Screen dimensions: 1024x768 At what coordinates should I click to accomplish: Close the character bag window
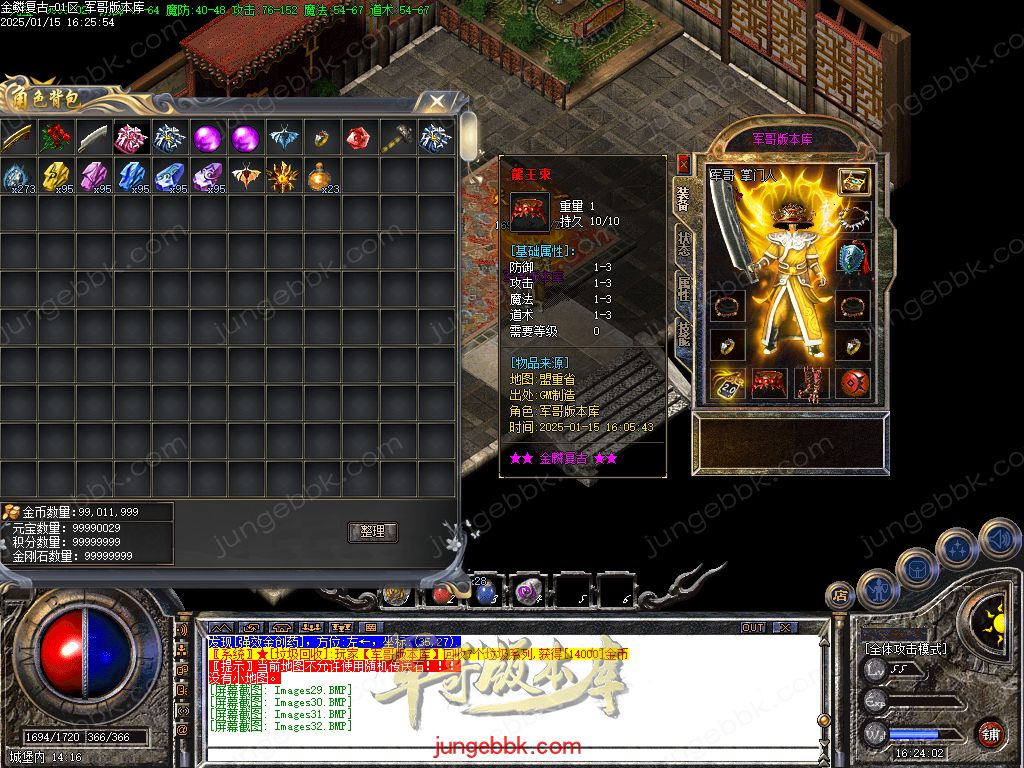point(437,101)
